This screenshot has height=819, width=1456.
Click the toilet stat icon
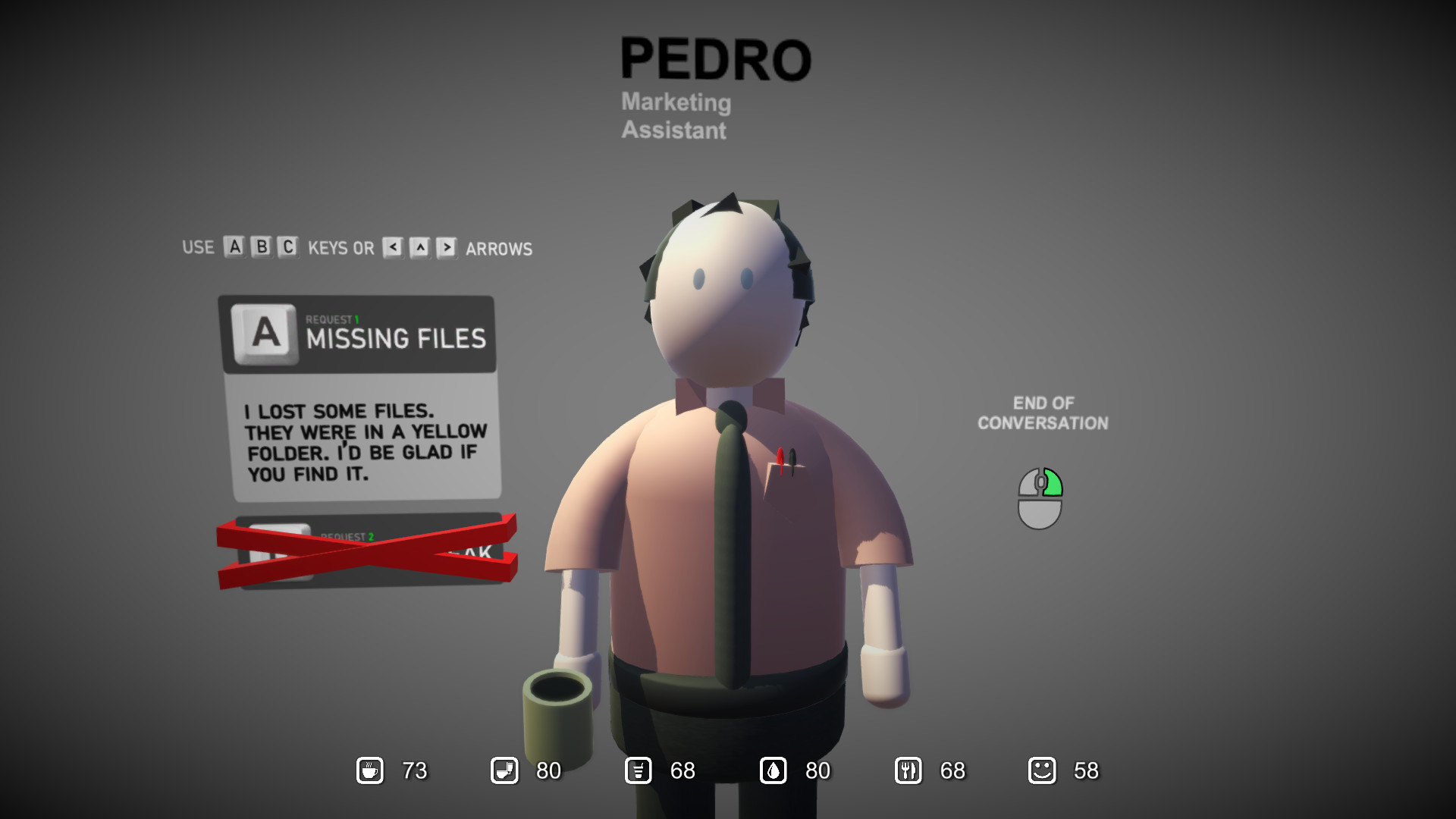click(x=504, y=771)
